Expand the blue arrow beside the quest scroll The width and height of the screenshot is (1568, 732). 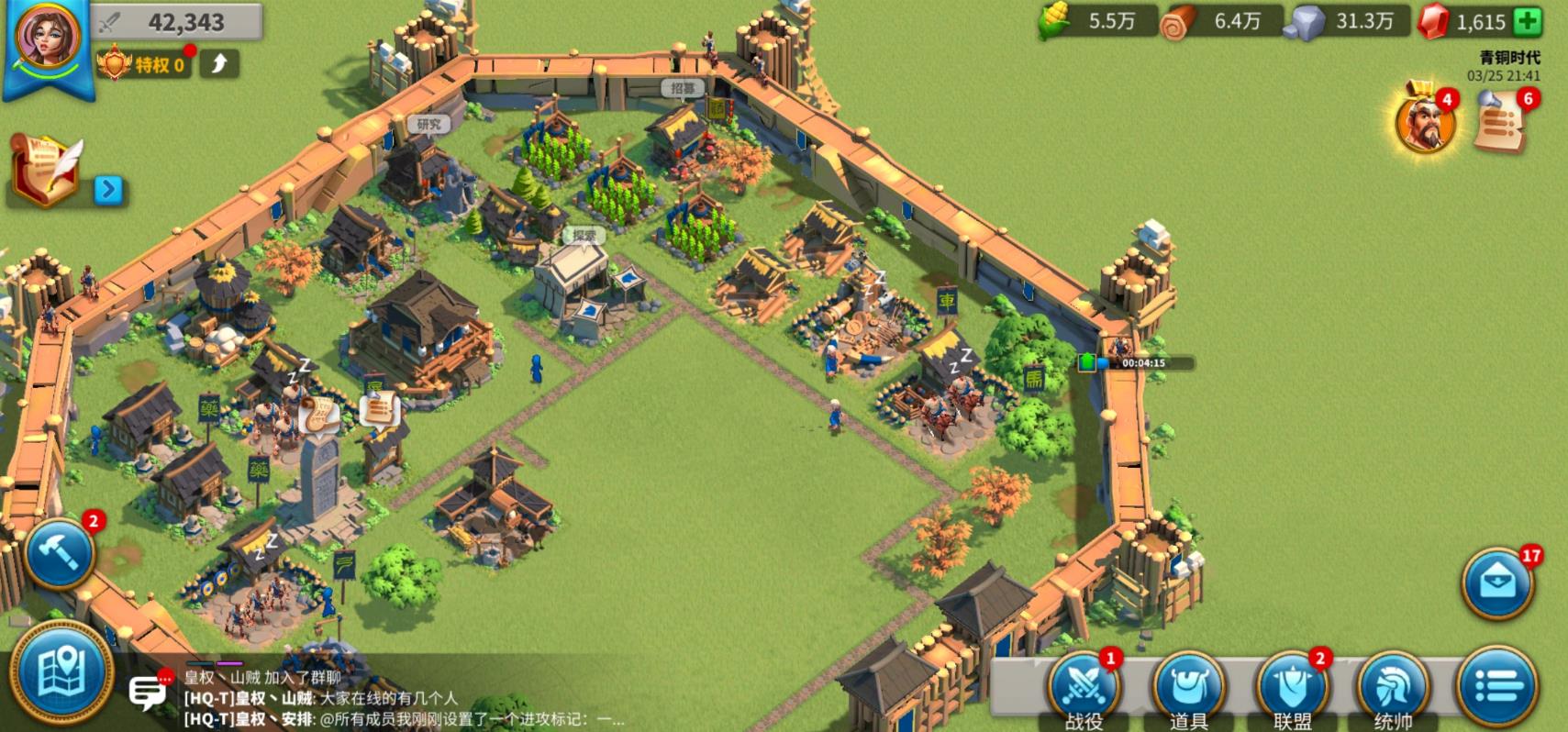(108, 189)
